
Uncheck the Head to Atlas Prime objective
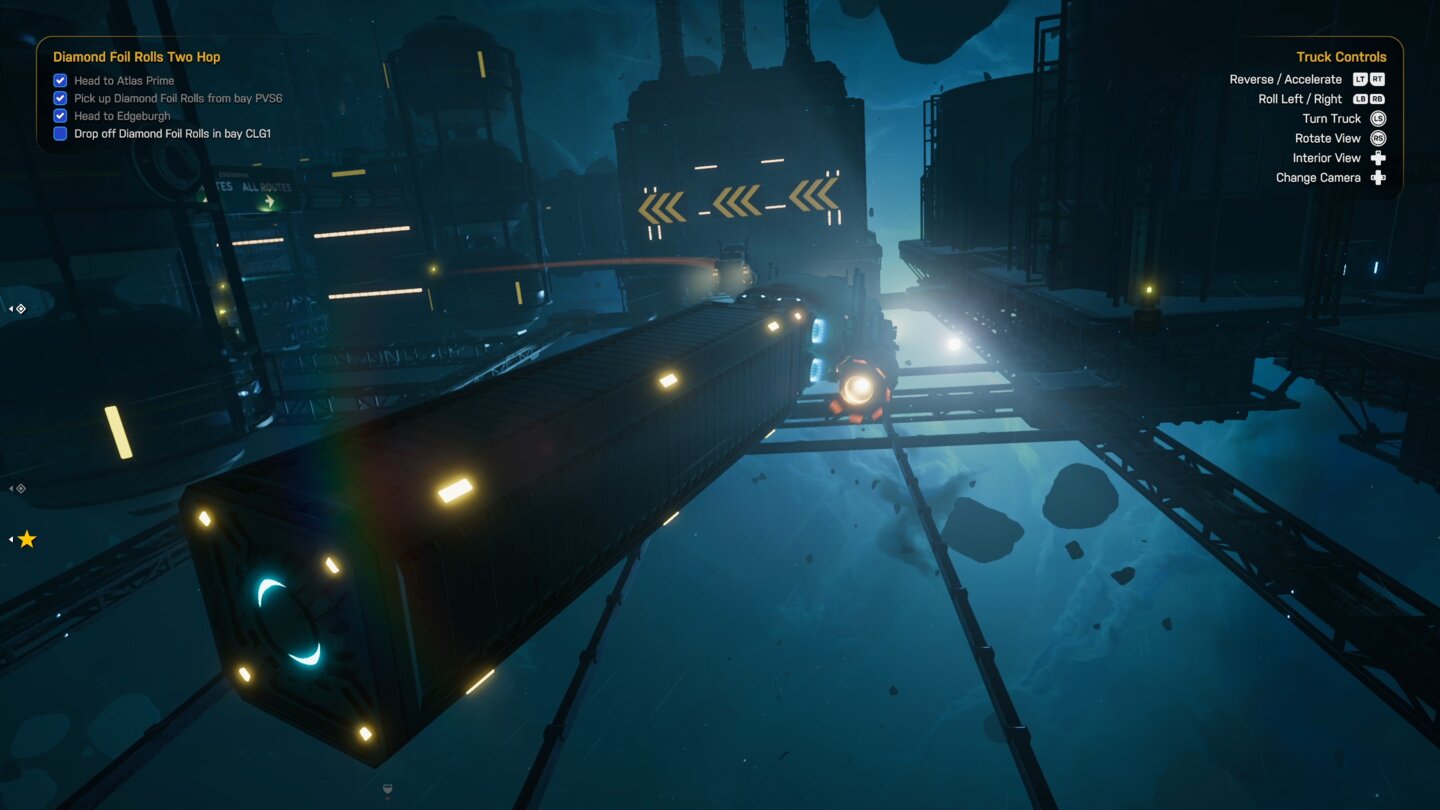point(60,80)
